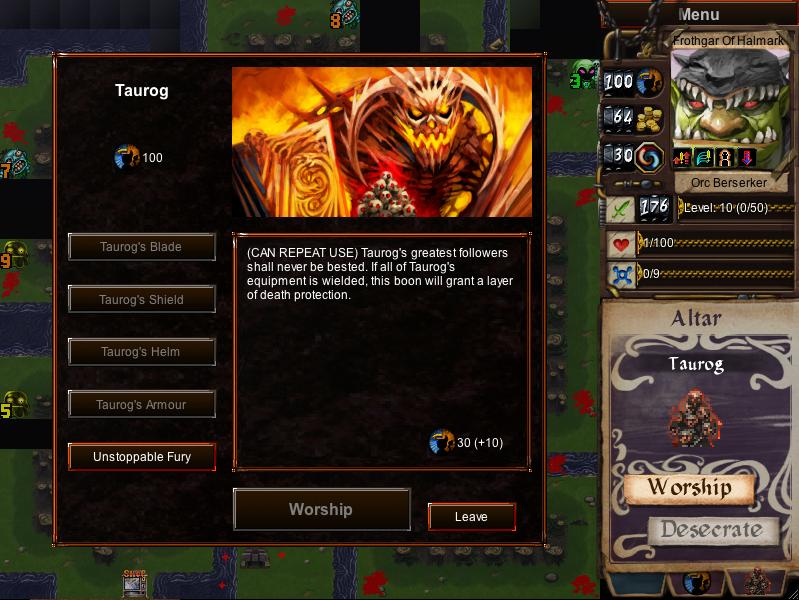The image size is (799, 600).
Task: Pick the Taurog's Helm boon
Action: tap(141, 352)
